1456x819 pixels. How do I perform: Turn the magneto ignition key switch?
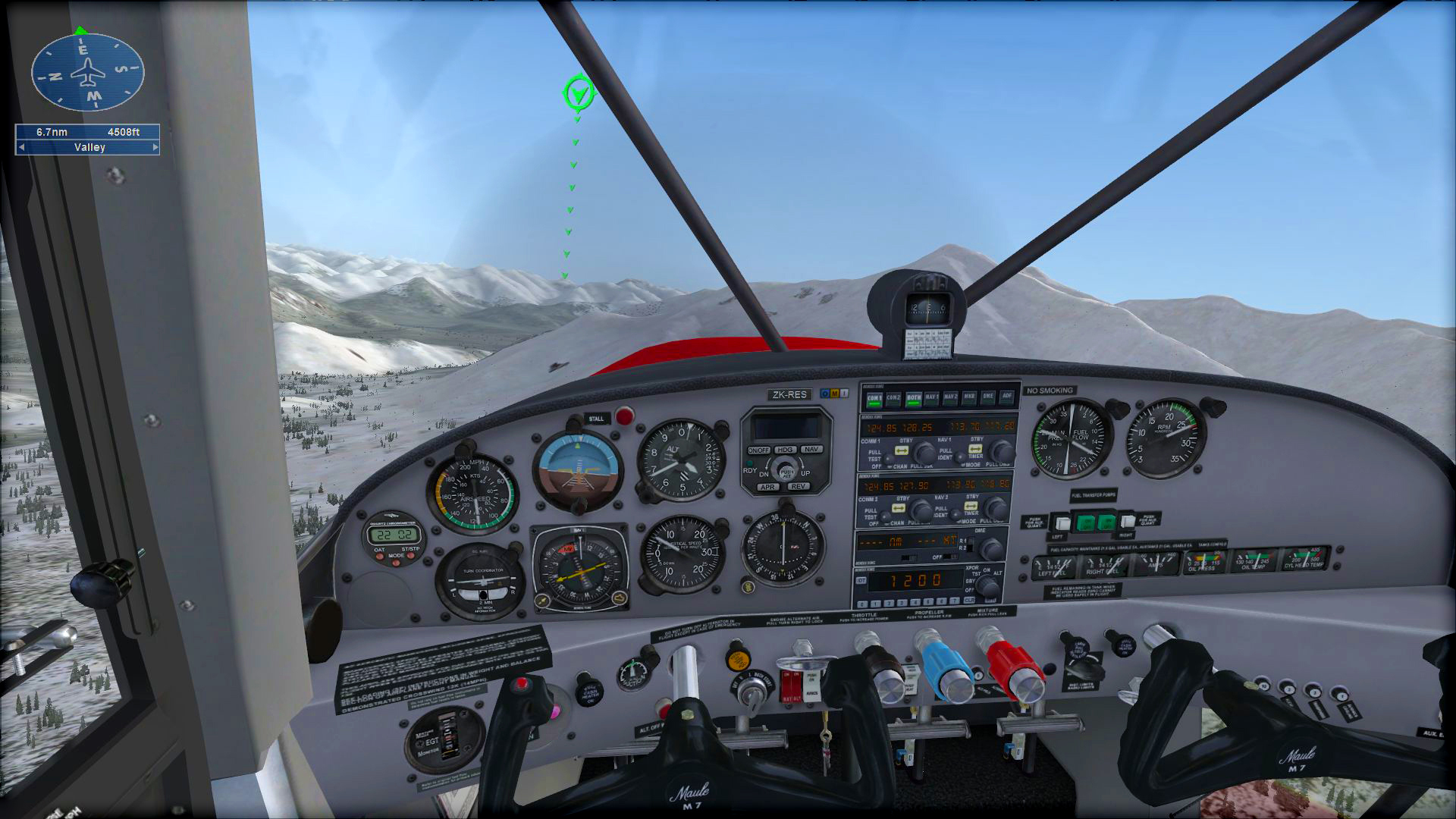pos(752,691)
